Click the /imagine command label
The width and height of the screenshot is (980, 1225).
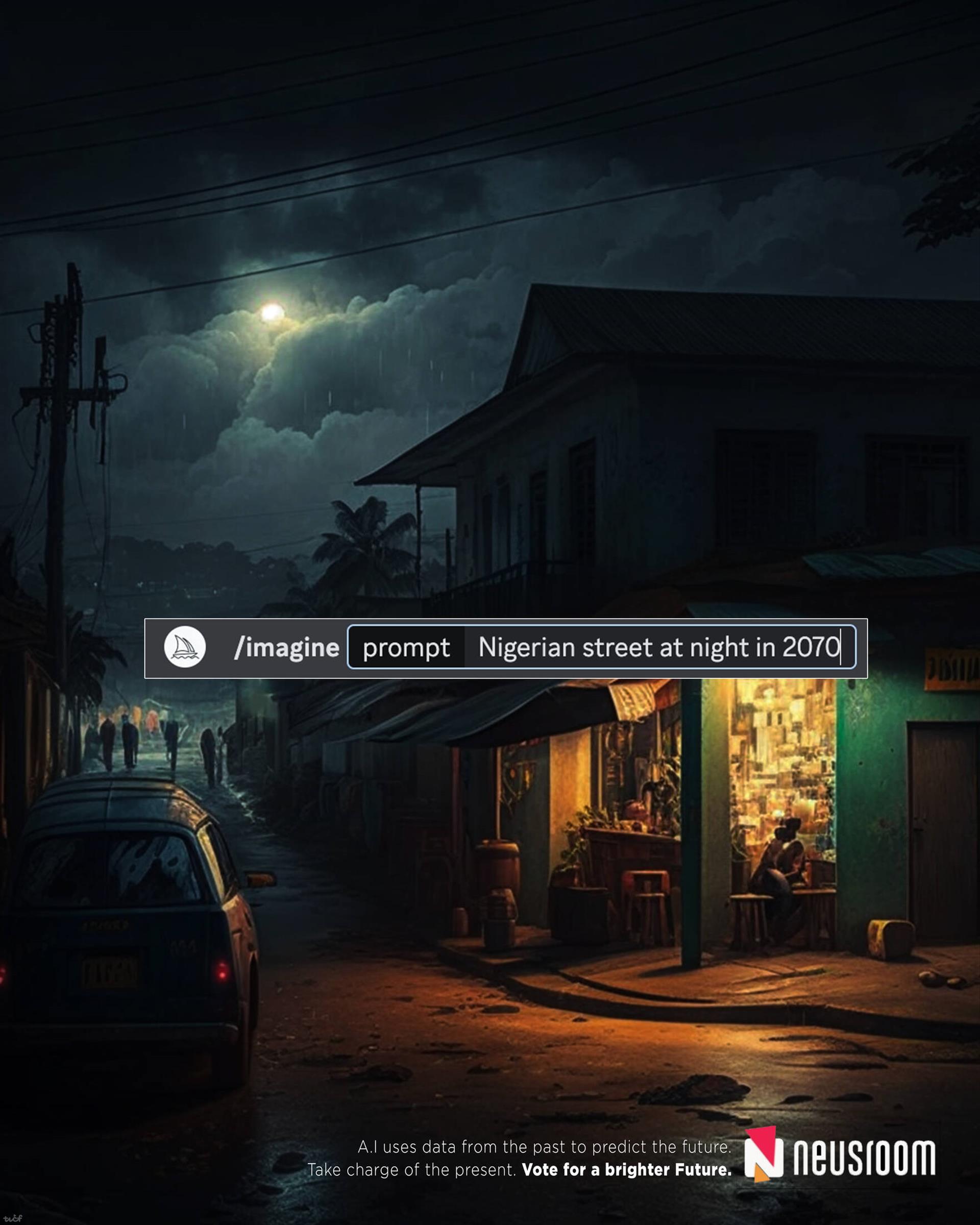point(286,648)
